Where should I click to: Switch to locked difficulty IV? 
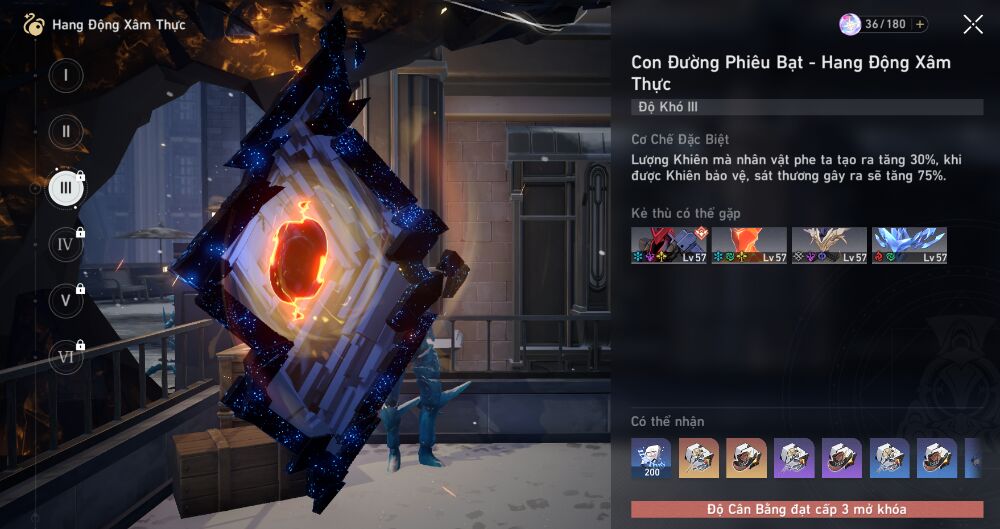[66, 244]
